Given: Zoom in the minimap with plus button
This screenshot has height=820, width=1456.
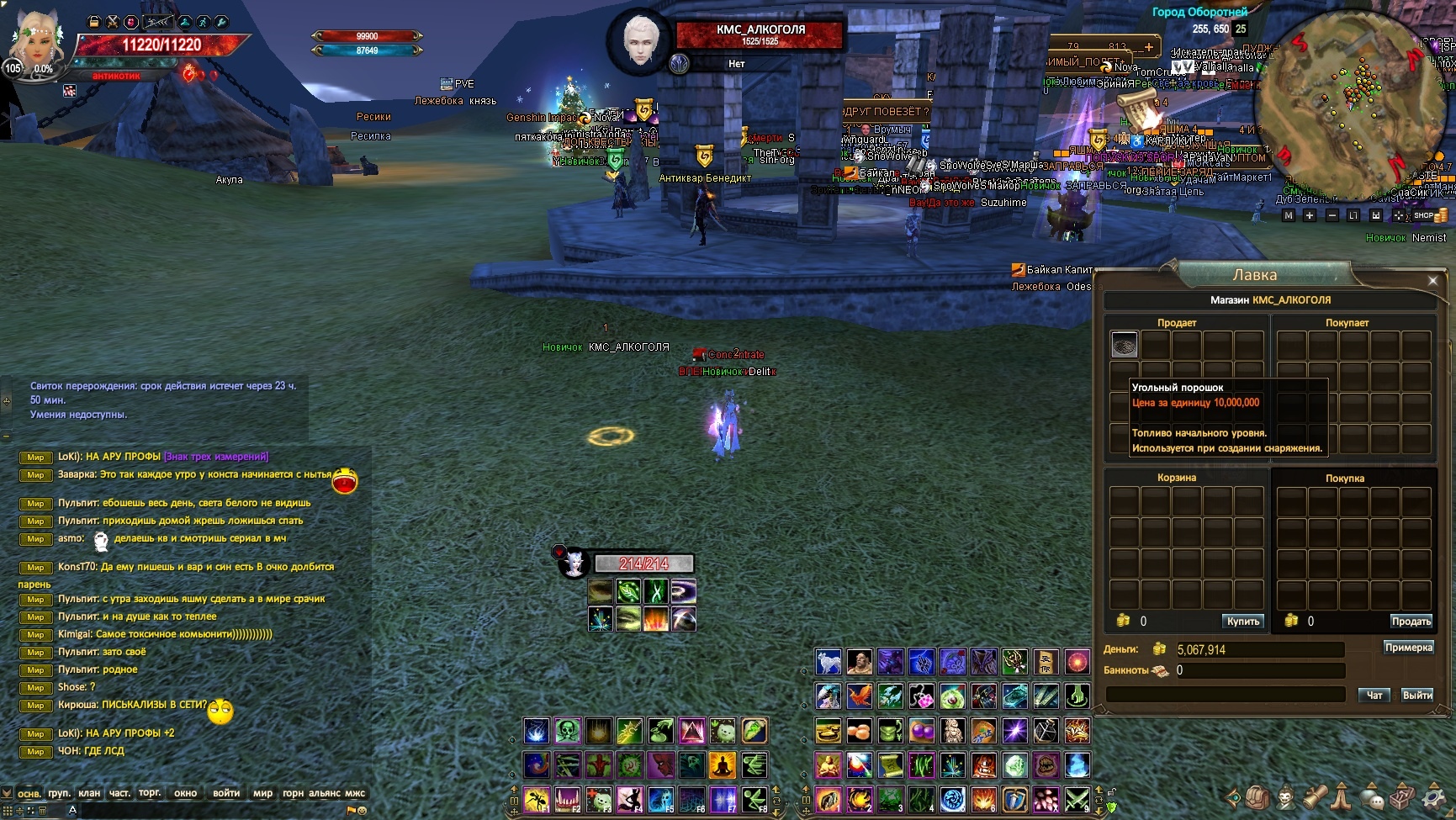Looking at the screenshot, I should coord(1309,216).
